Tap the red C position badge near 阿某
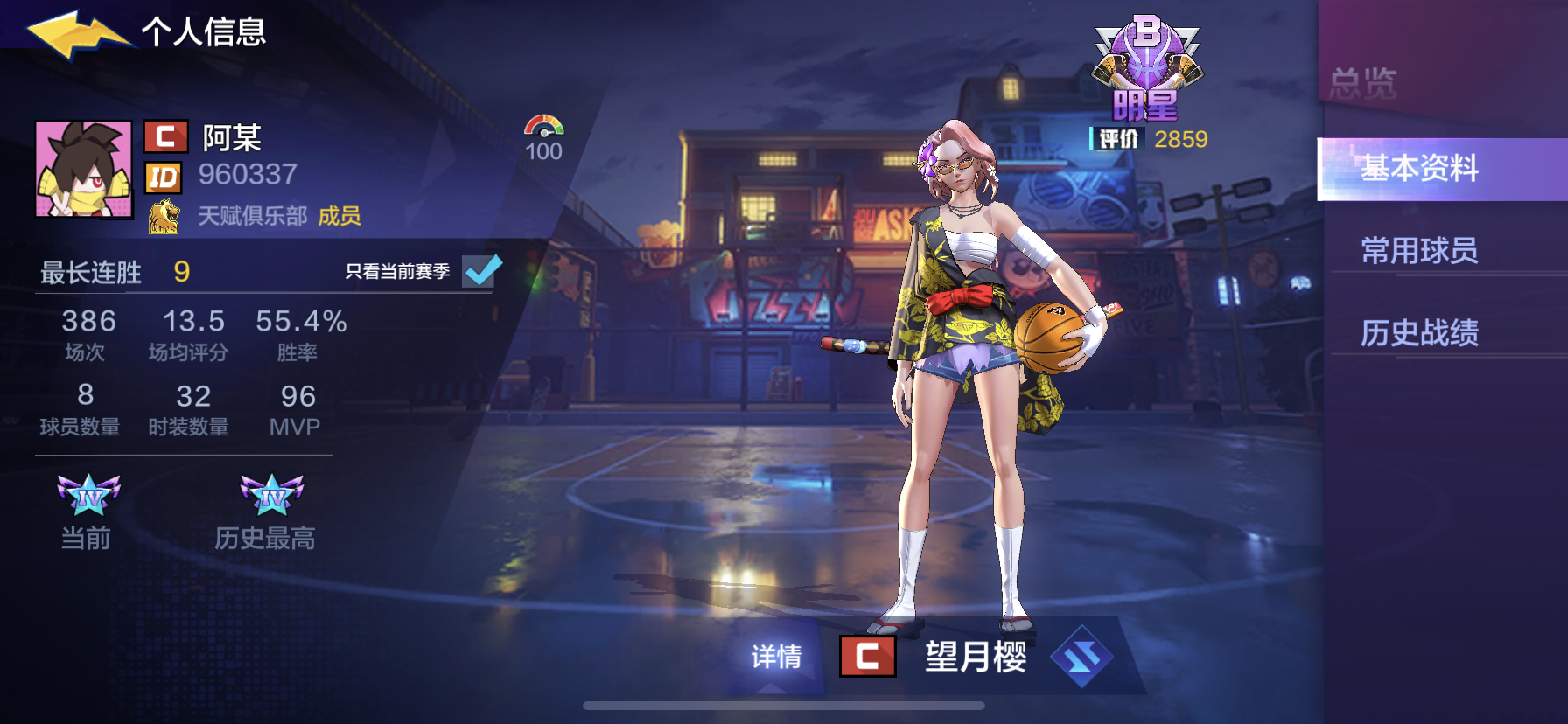The image size is (1568, 724). (166, 136)
